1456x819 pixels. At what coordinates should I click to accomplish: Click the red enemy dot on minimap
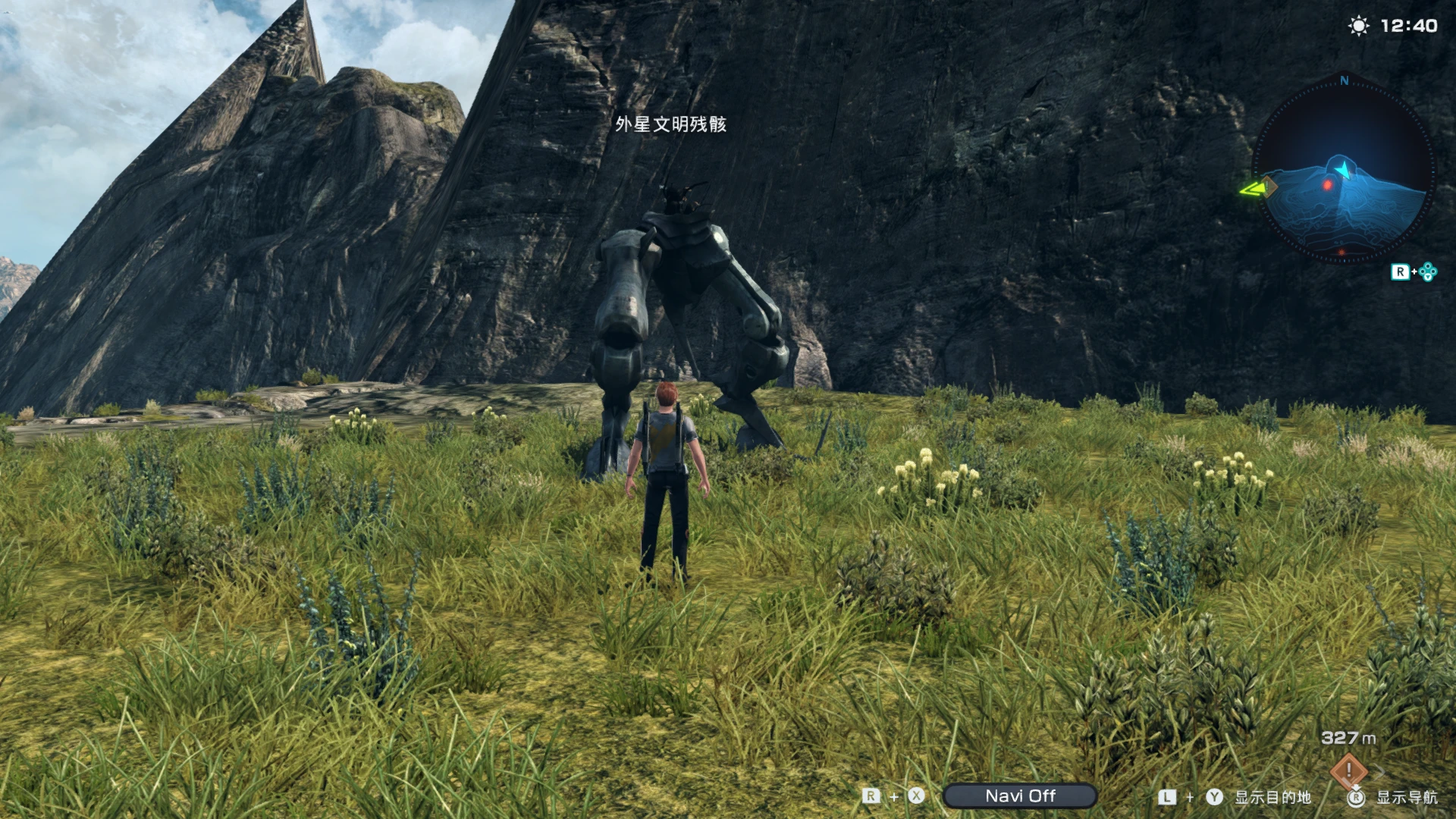1327,184
